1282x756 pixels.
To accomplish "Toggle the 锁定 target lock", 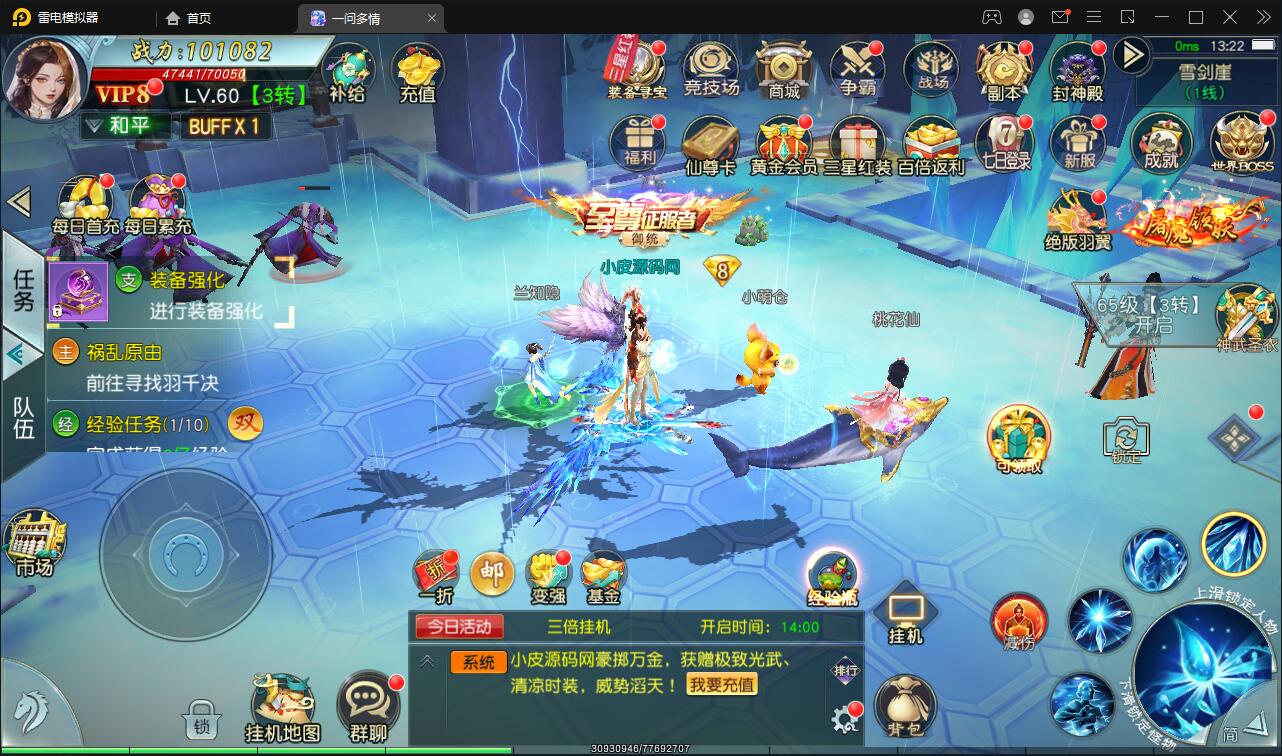I will click(1125, 440).
